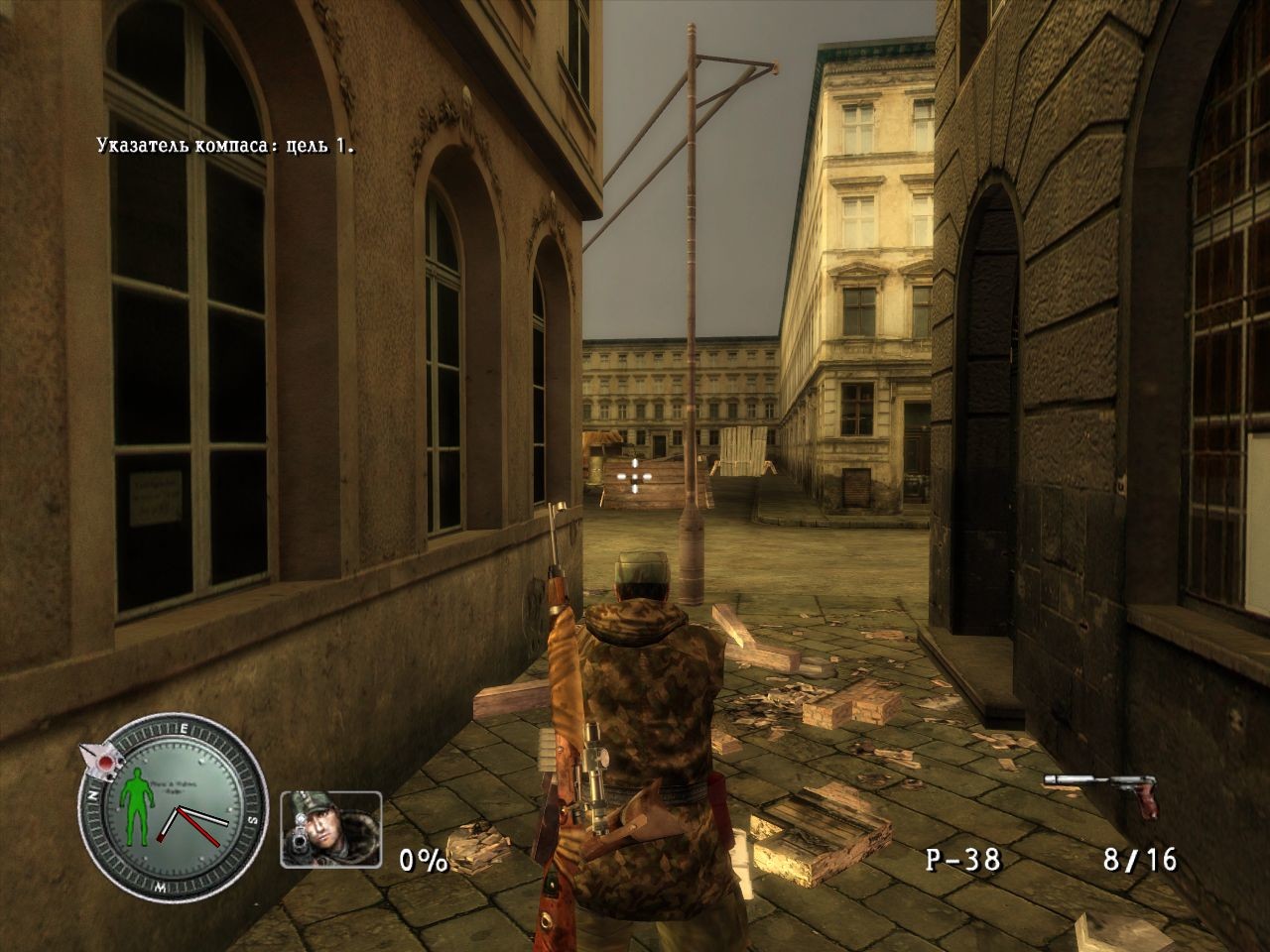Select the soldier portrait icon

click(x=330, y=829)
